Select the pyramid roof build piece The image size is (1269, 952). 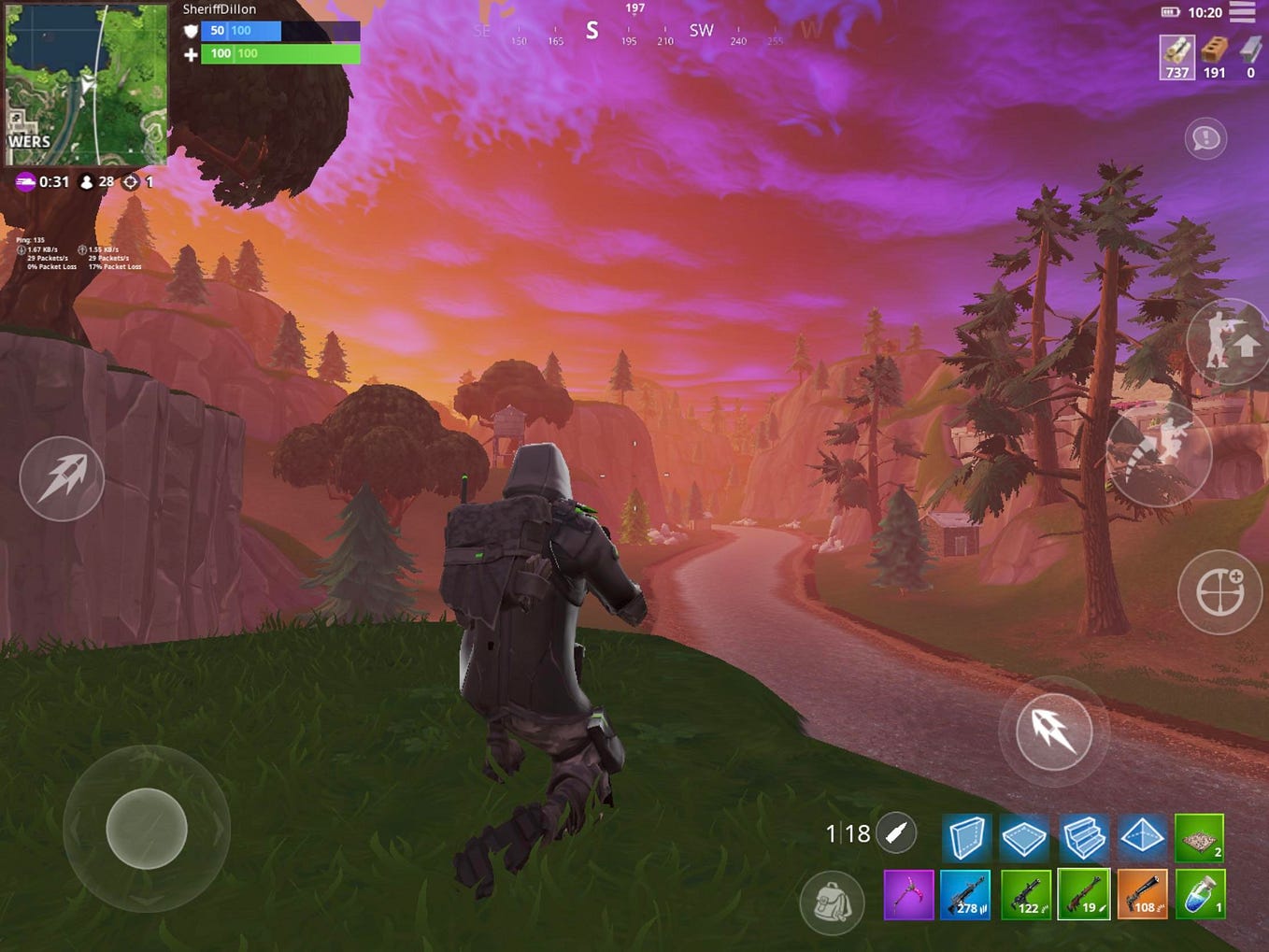[x=1141, y=837]
